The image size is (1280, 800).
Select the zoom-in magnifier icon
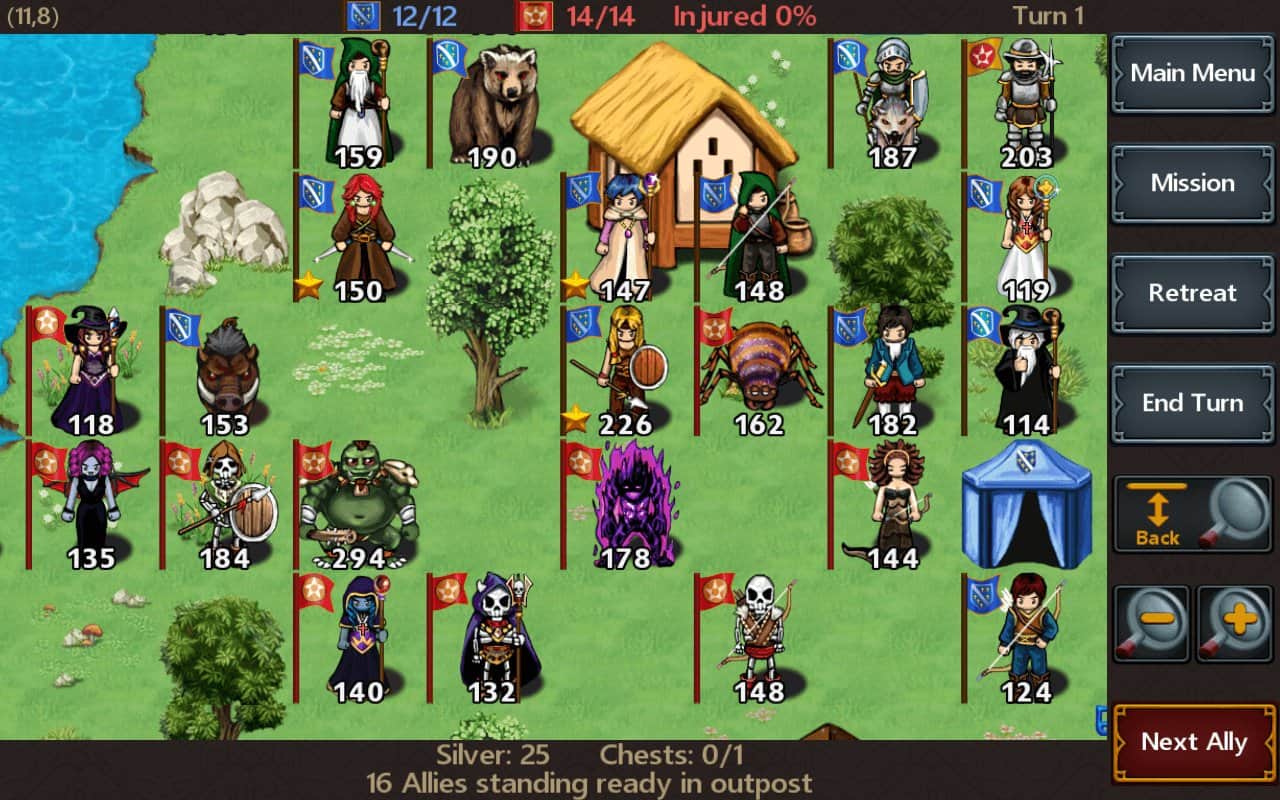point(1234,623)
